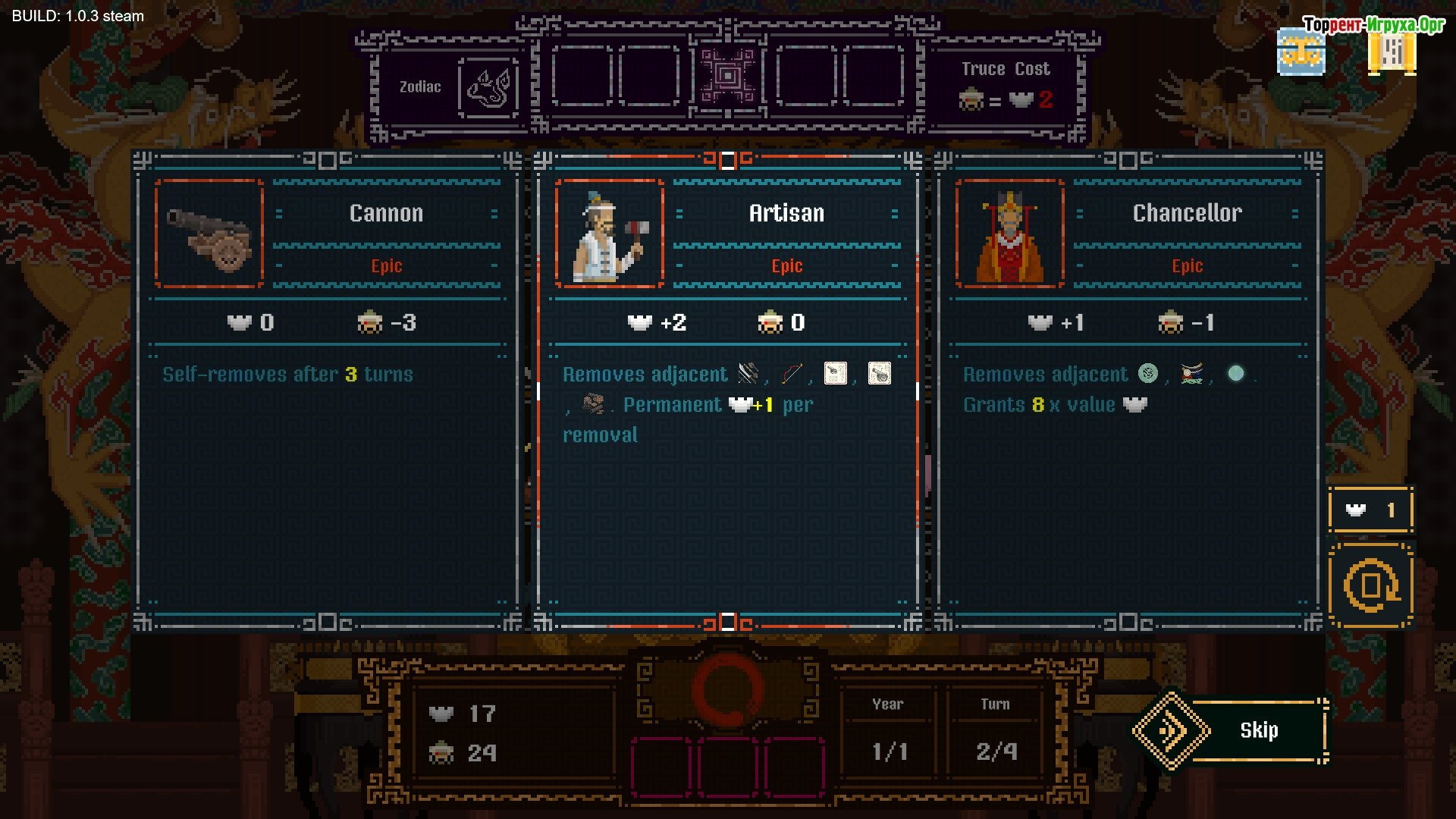Screen dimensions: 1456x819
Task: Choose the Cannon card
Action: [328, 391]
